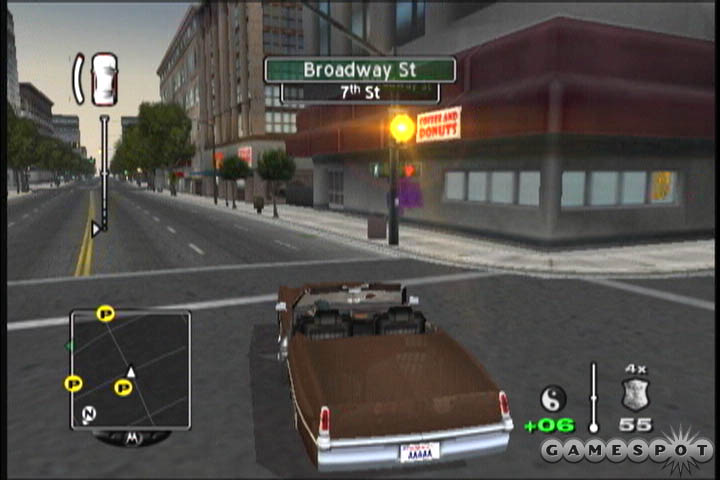The height and width of the screenshot is (480, 720).
Task: Click the 7th St cross-street label
Action: 360,93
